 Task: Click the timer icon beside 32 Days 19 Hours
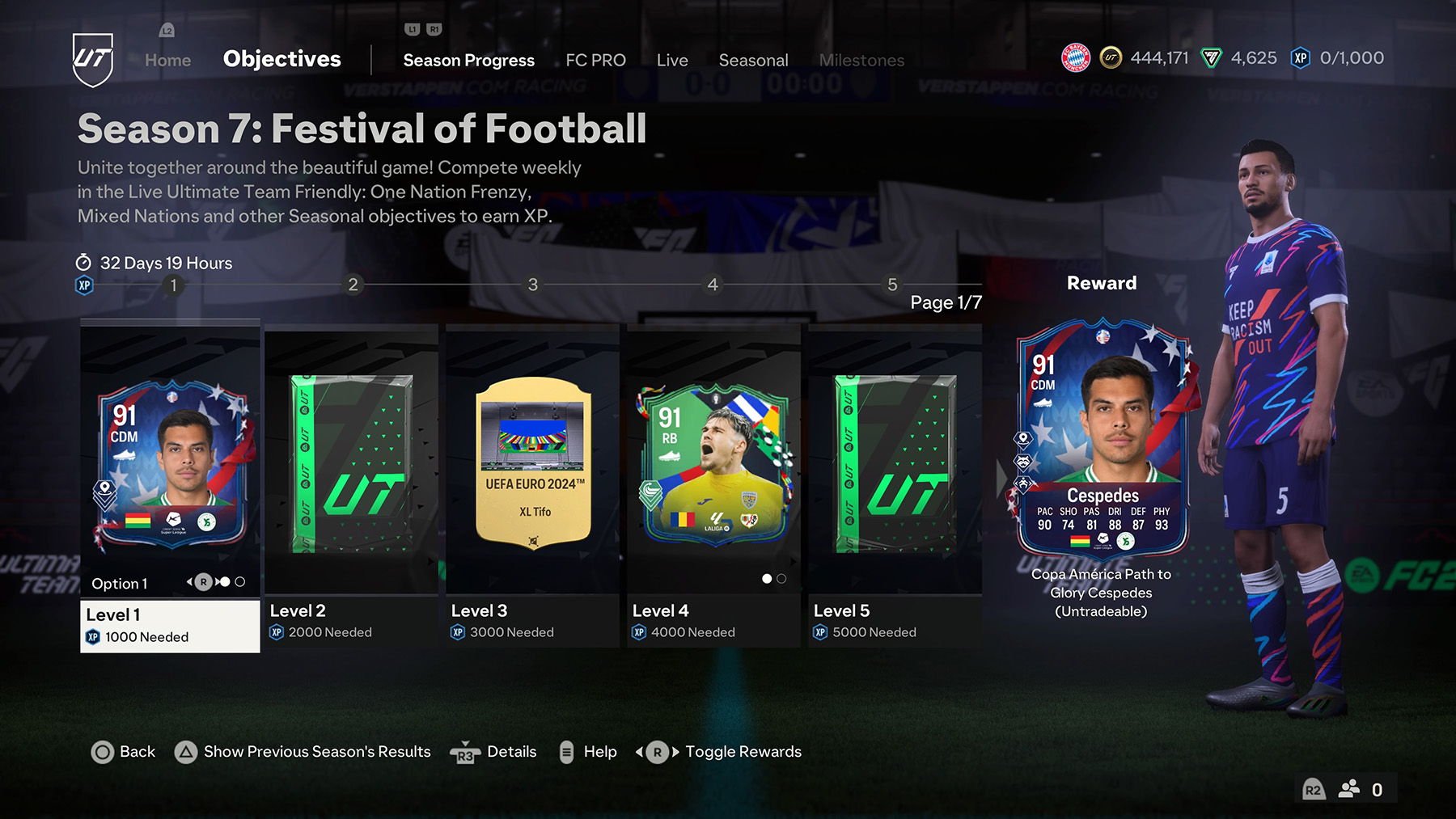click(x=83, y=263)
